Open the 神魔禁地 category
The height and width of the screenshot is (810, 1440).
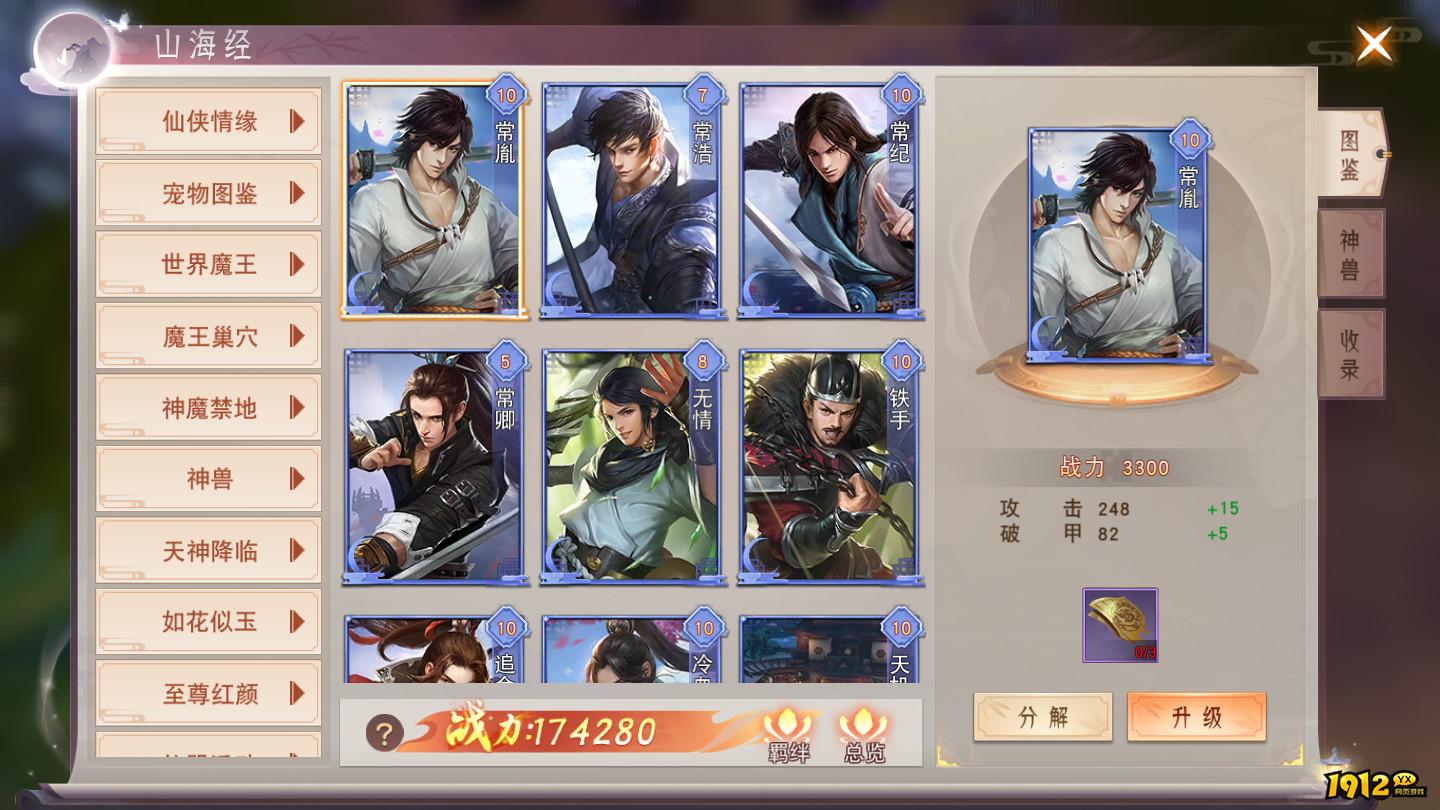click(208, 407)
